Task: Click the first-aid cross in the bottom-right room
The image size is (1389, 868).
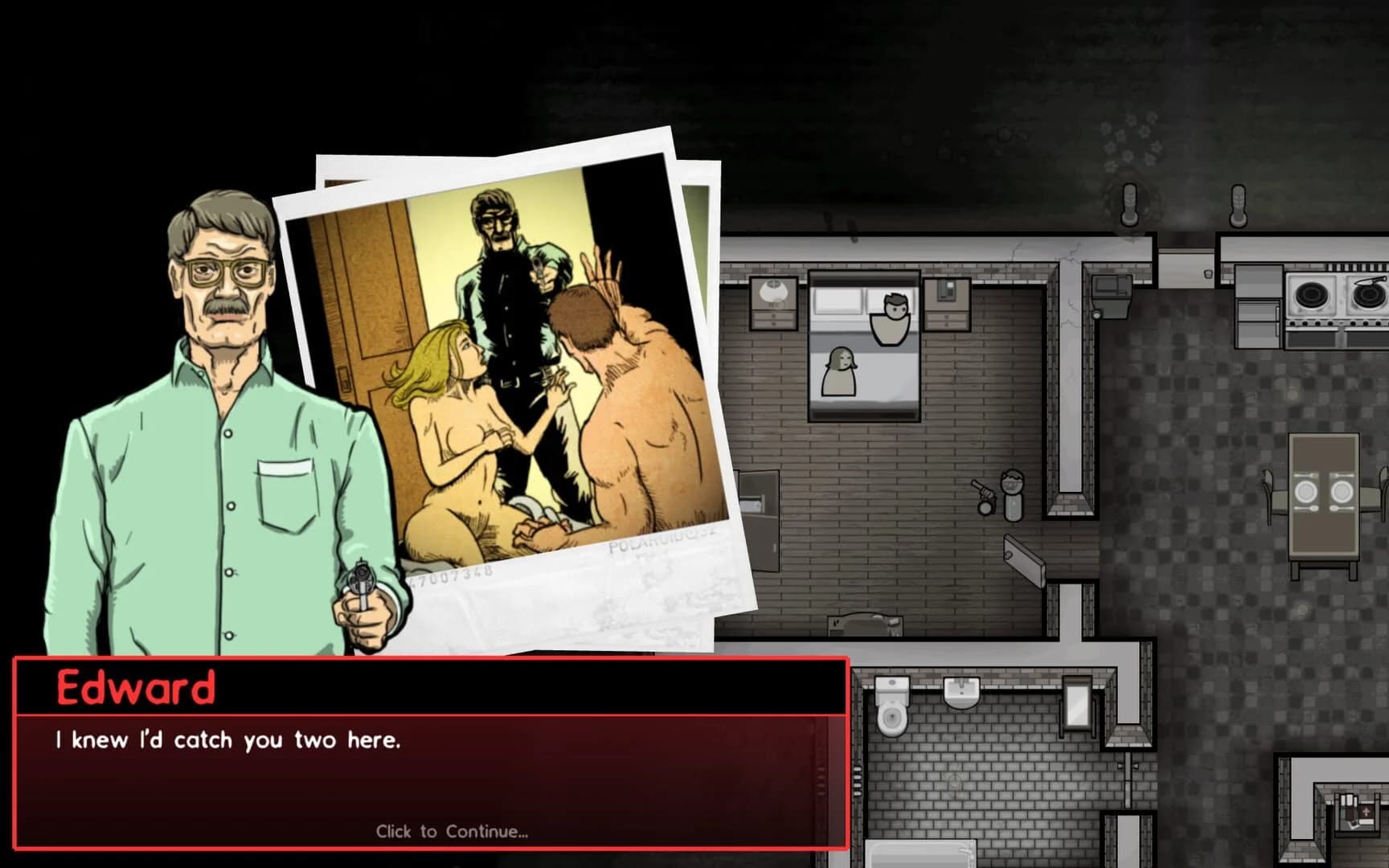Action: click(1366, 811)
